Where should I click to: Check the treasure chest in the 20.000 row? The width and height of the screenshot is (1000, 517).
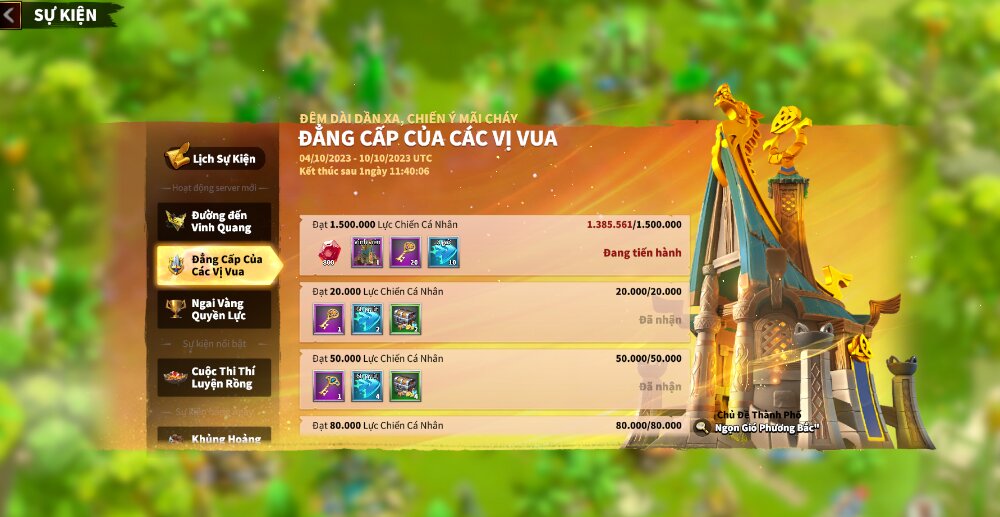[405, 319]
